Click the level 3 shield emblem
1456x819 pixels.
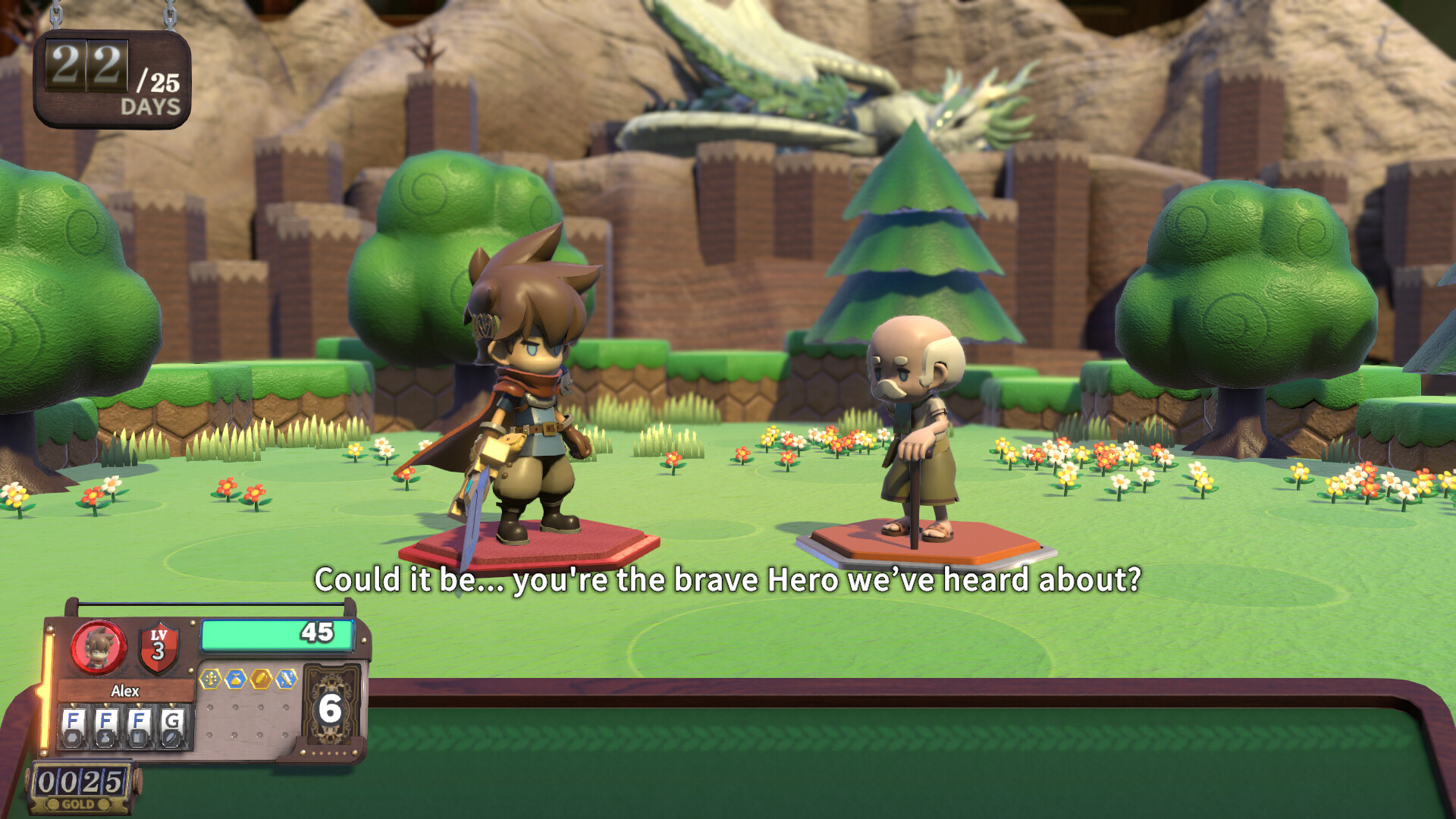coord(158,647)
